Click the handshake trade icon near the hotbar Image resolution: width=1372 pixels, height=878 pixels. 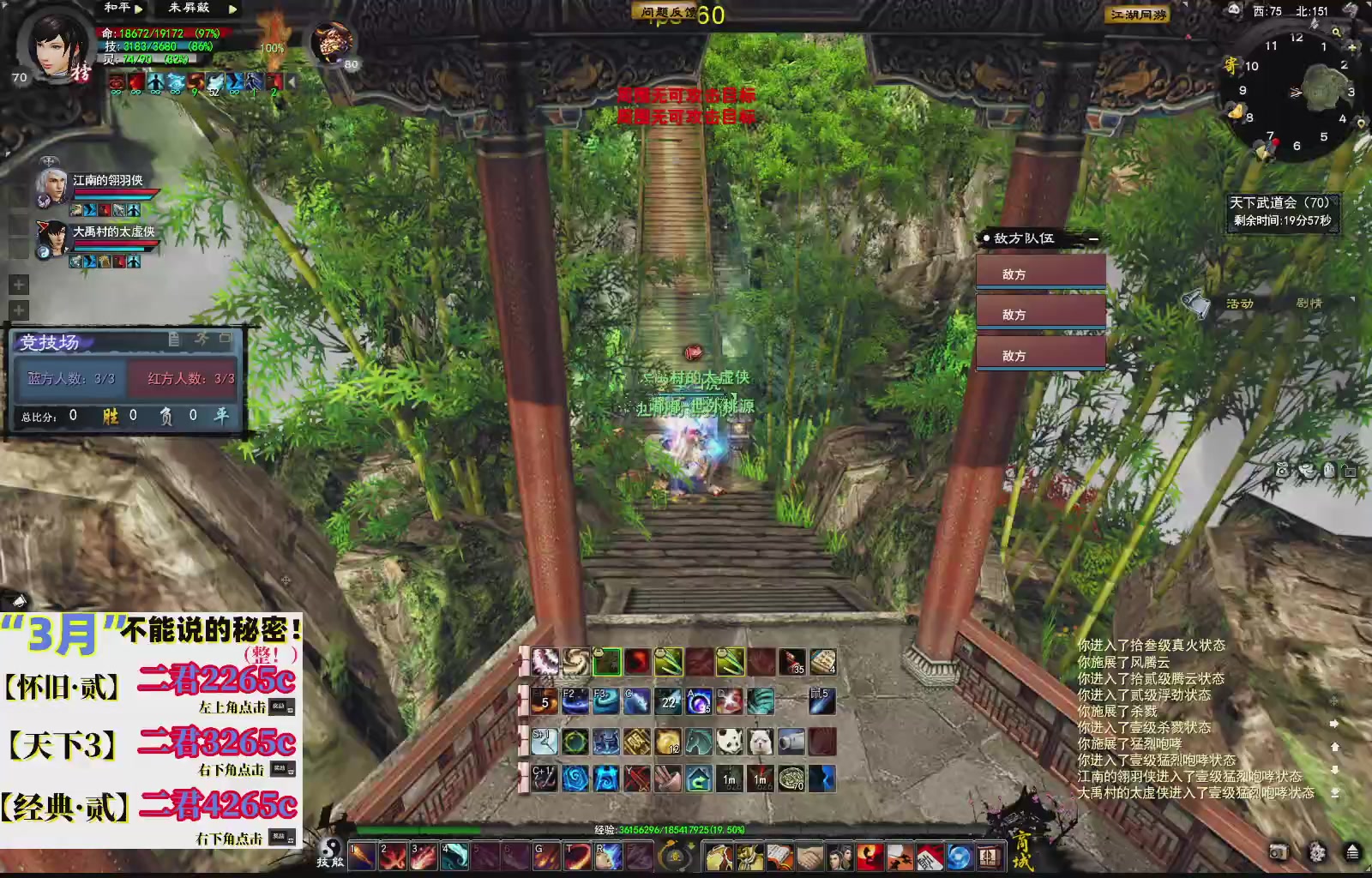click(809, 857)
